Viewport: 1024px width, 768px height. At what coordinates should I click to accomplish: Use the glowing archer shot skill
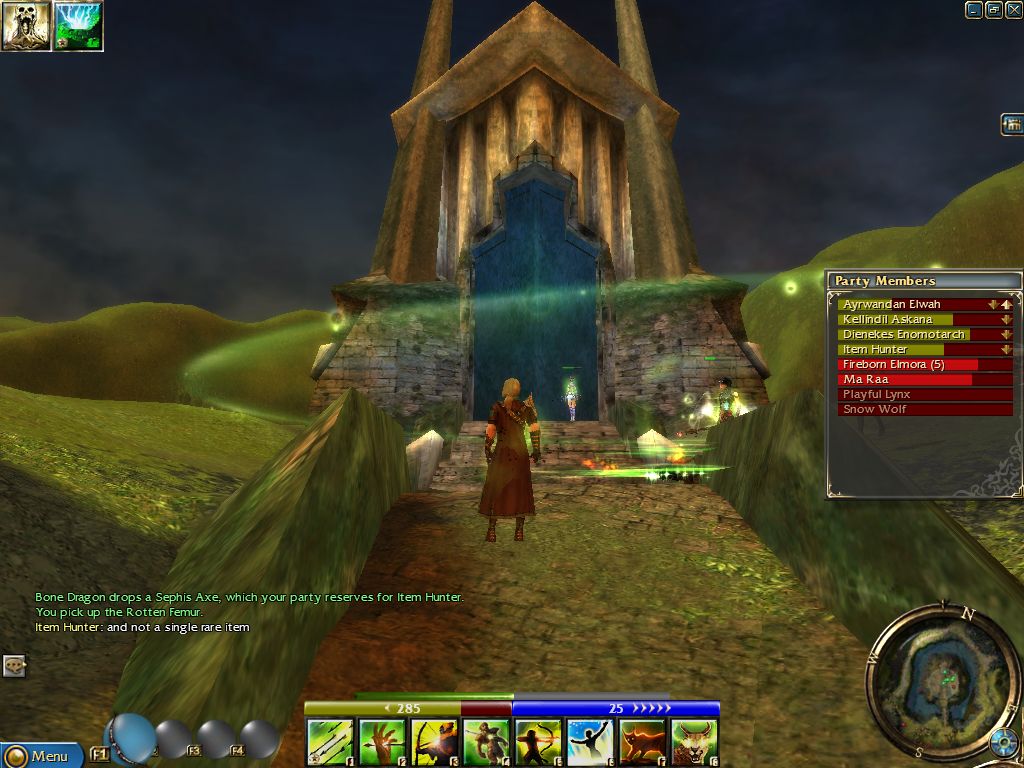coord(434,743)
